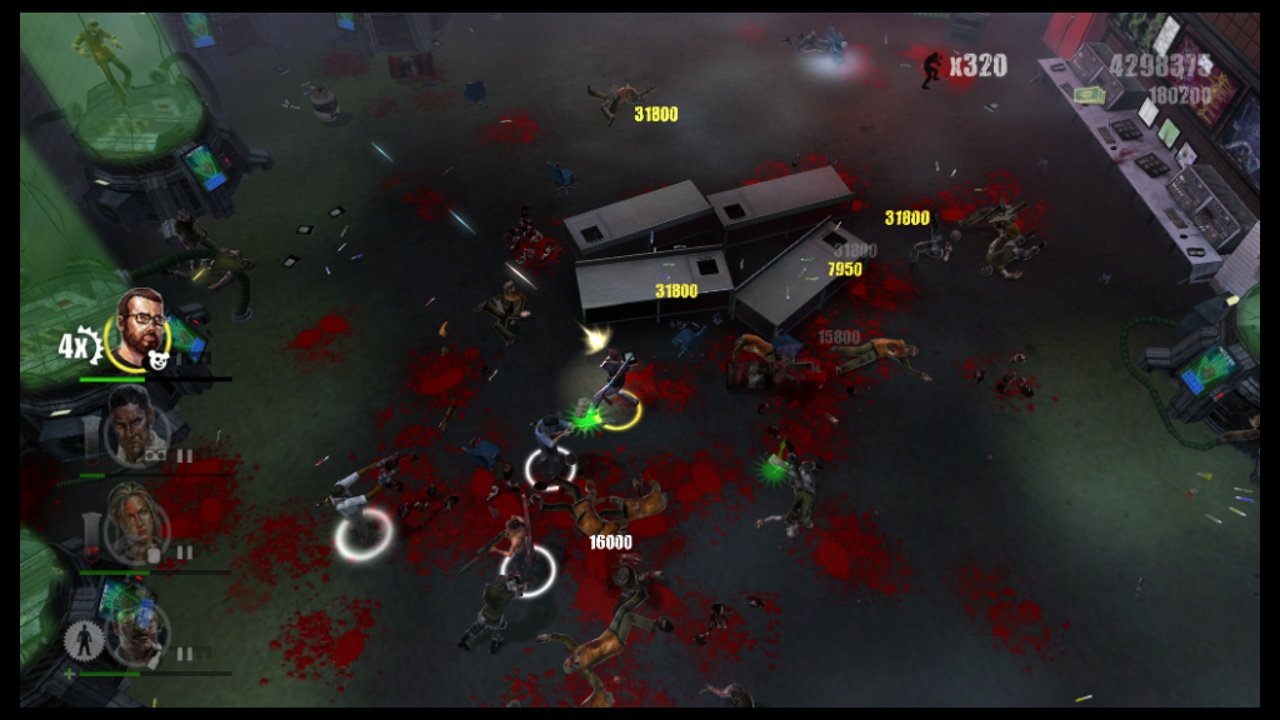1280x720 pixels.
Task: Click the skull badge on top portrait
Action: pos(158,358)
